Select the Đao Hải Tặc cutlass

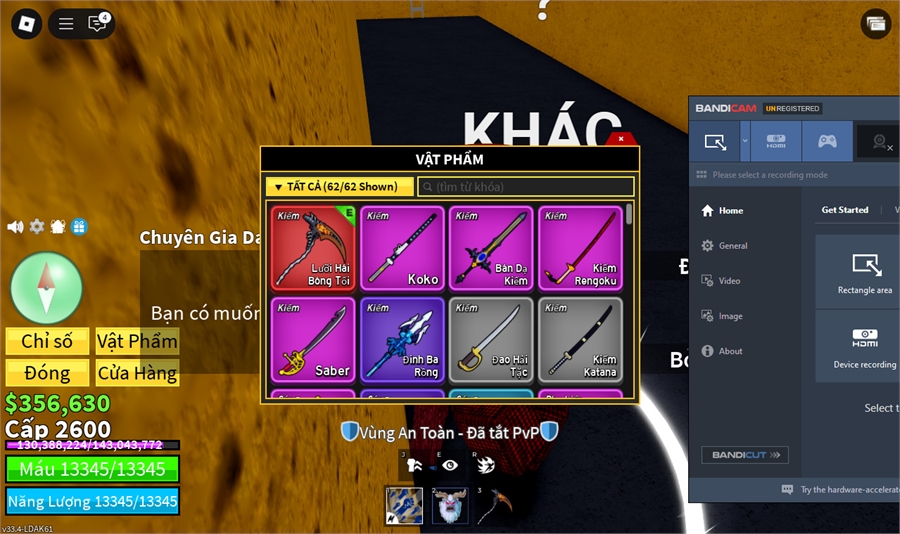pyautogui.click(x=491, y=339)
